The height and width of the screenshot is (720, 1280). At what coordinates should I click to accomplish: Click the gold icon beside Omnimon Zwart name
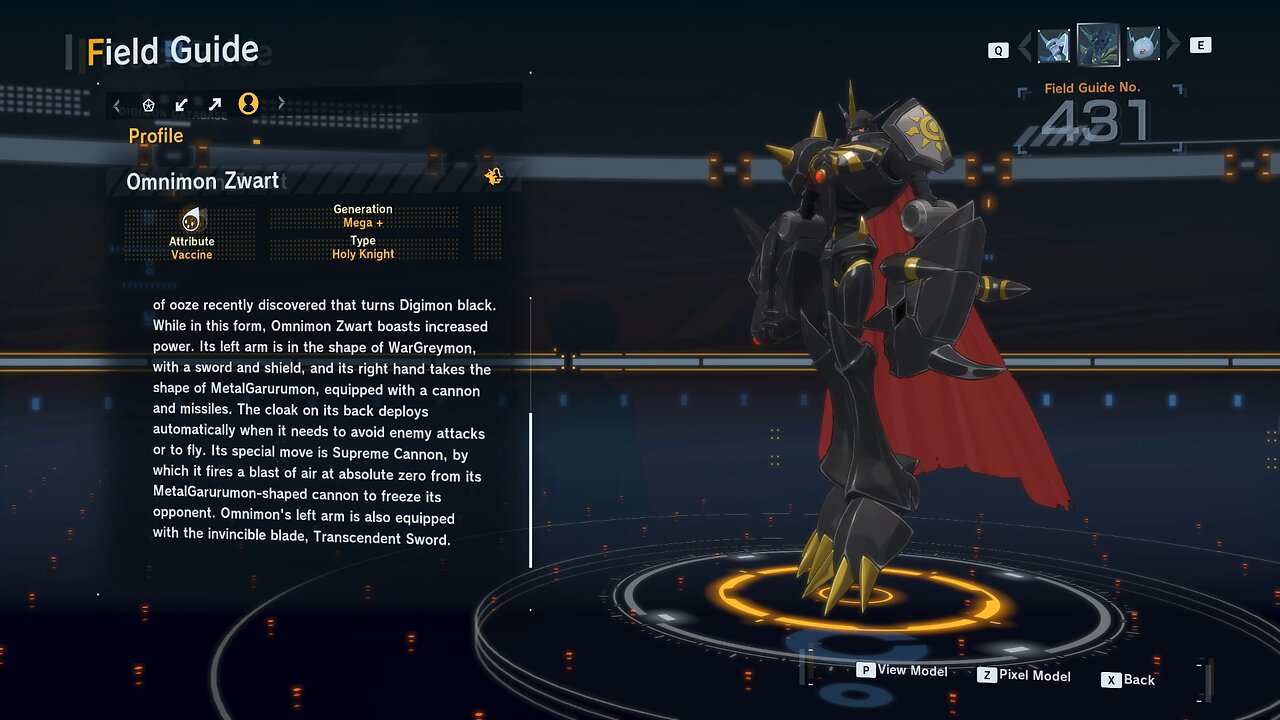point(493,177)
